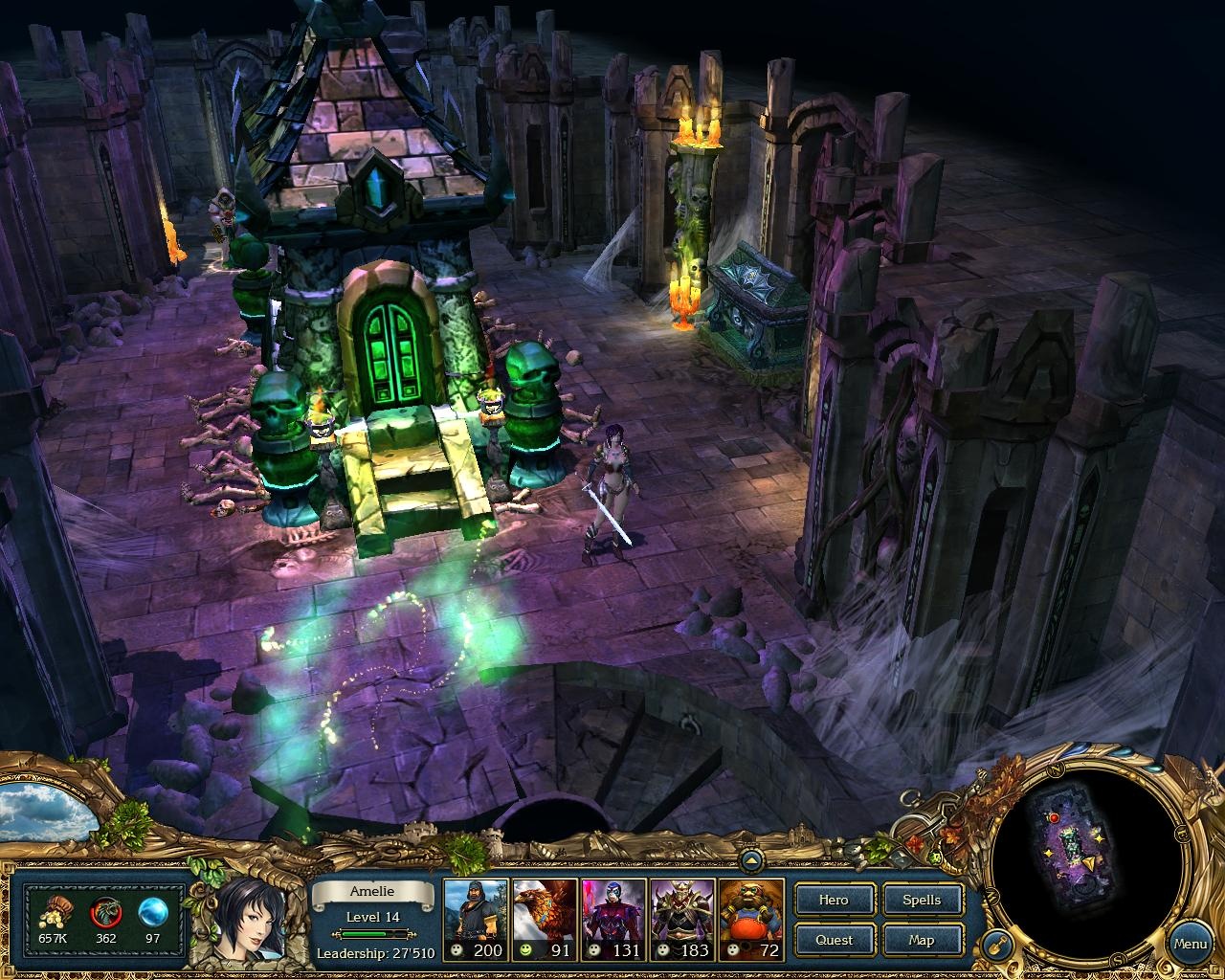The width and height of the screenshot is (1225, 980).
Task: Click the blue mana orb icon
Action: click(150, 912)
